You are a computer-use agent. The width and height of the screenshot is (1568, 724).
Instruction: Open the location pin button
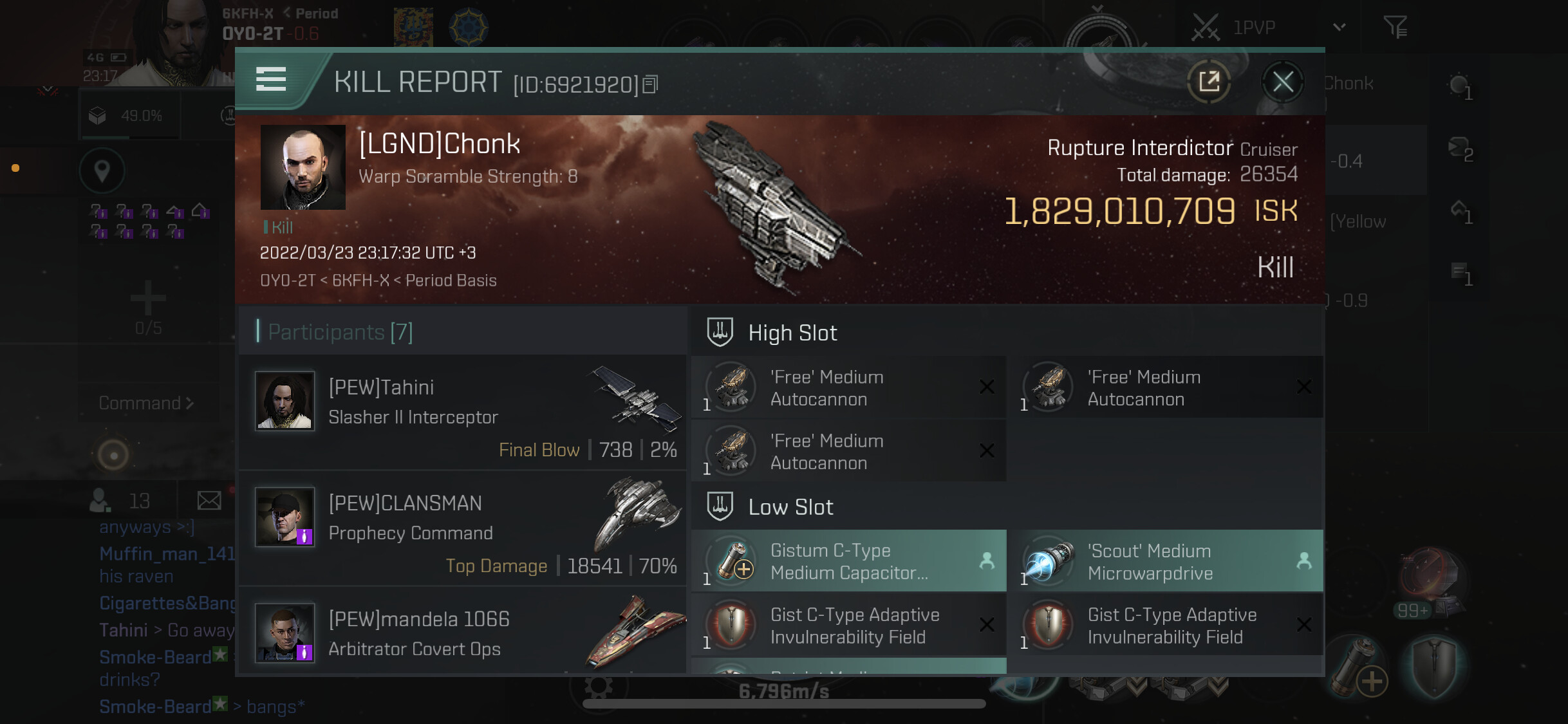pos(102,171)
